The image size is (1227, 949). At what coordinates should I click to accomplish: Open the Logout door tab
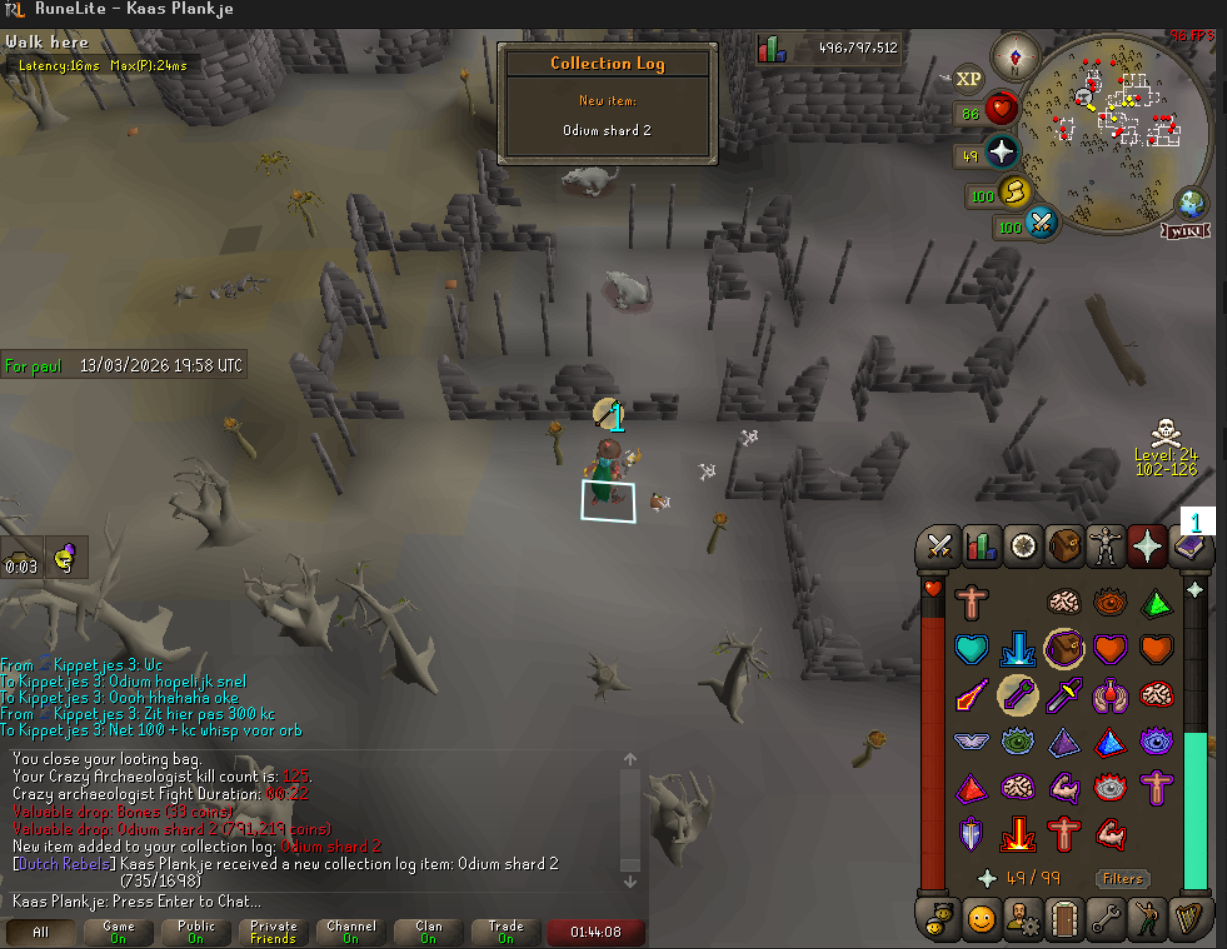(1065, 916)
